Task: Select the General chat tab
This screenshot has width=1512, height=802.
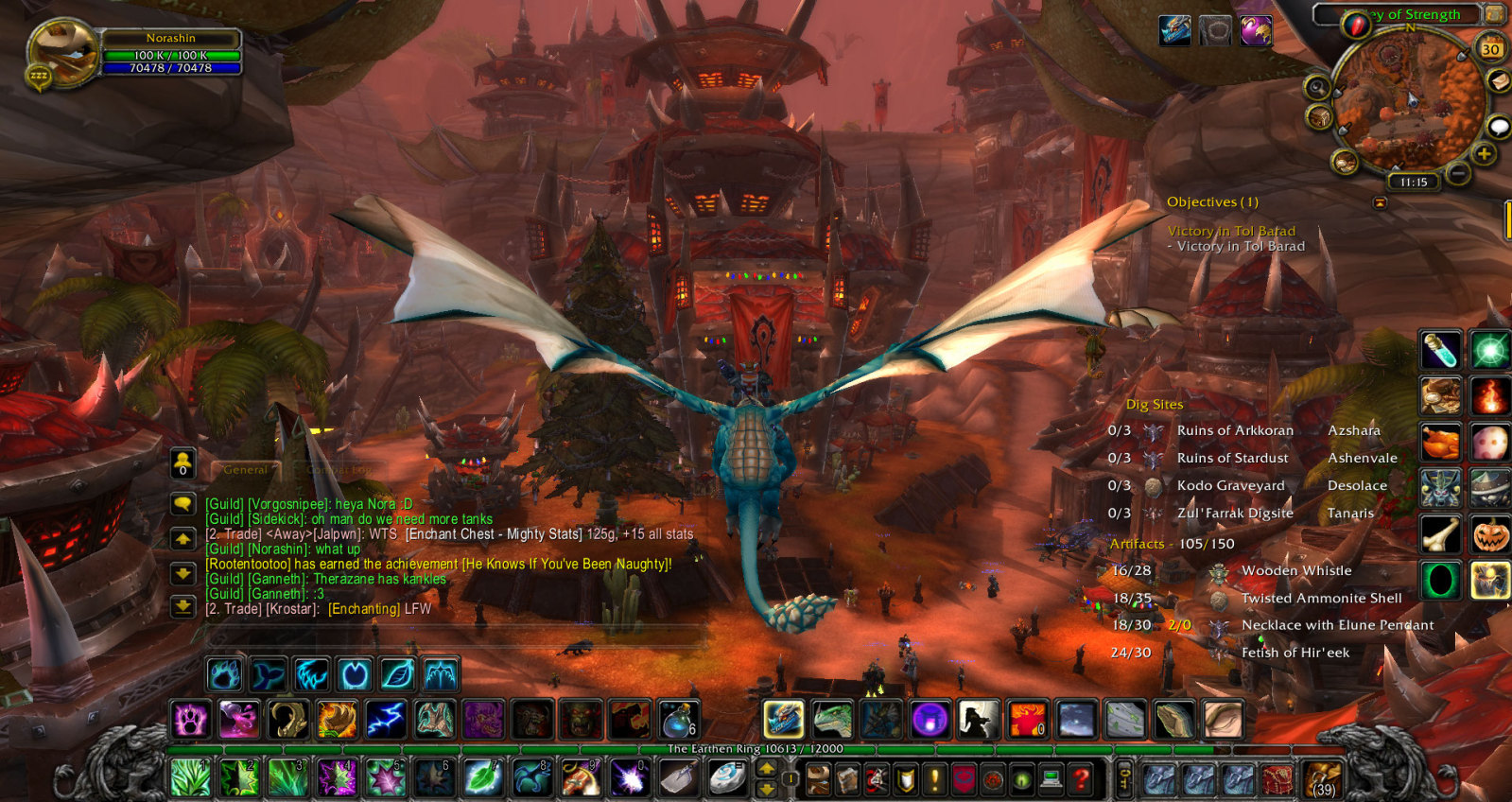Action: [246, 469]
